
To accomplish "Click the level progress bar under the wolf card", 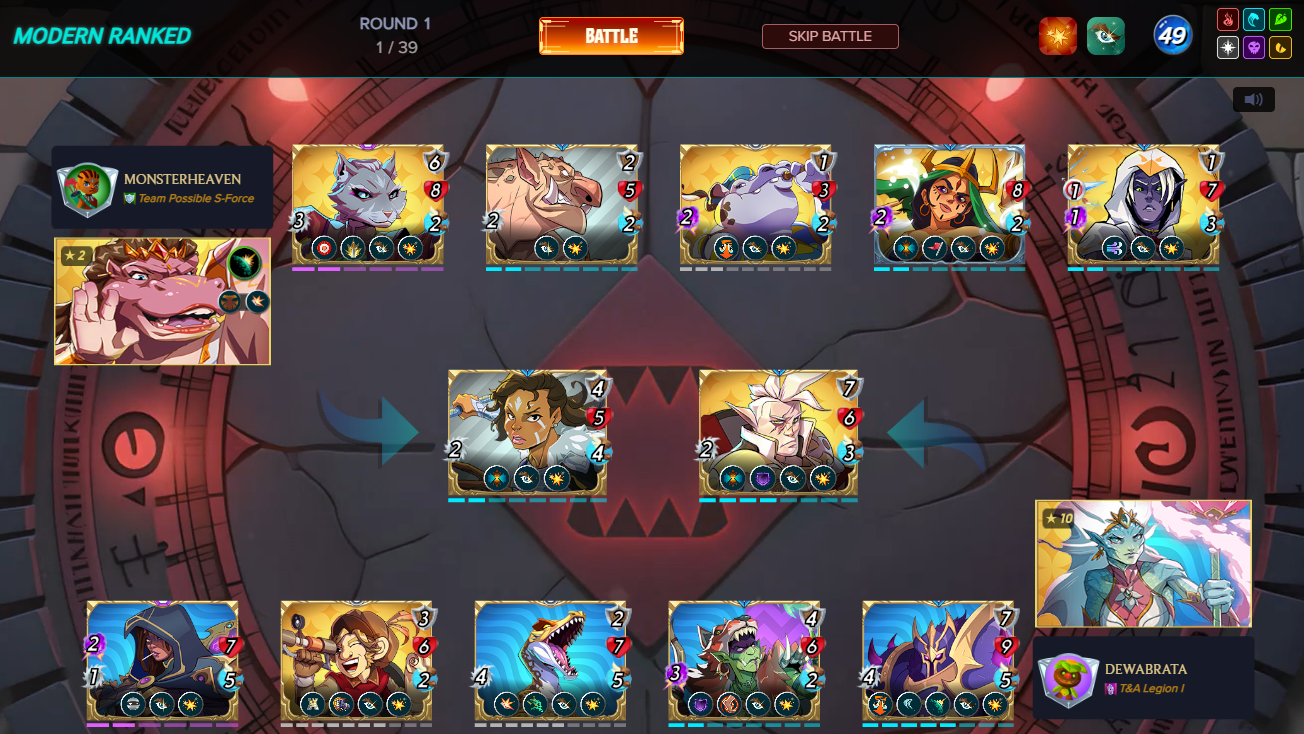I will [x=370, y=268].
